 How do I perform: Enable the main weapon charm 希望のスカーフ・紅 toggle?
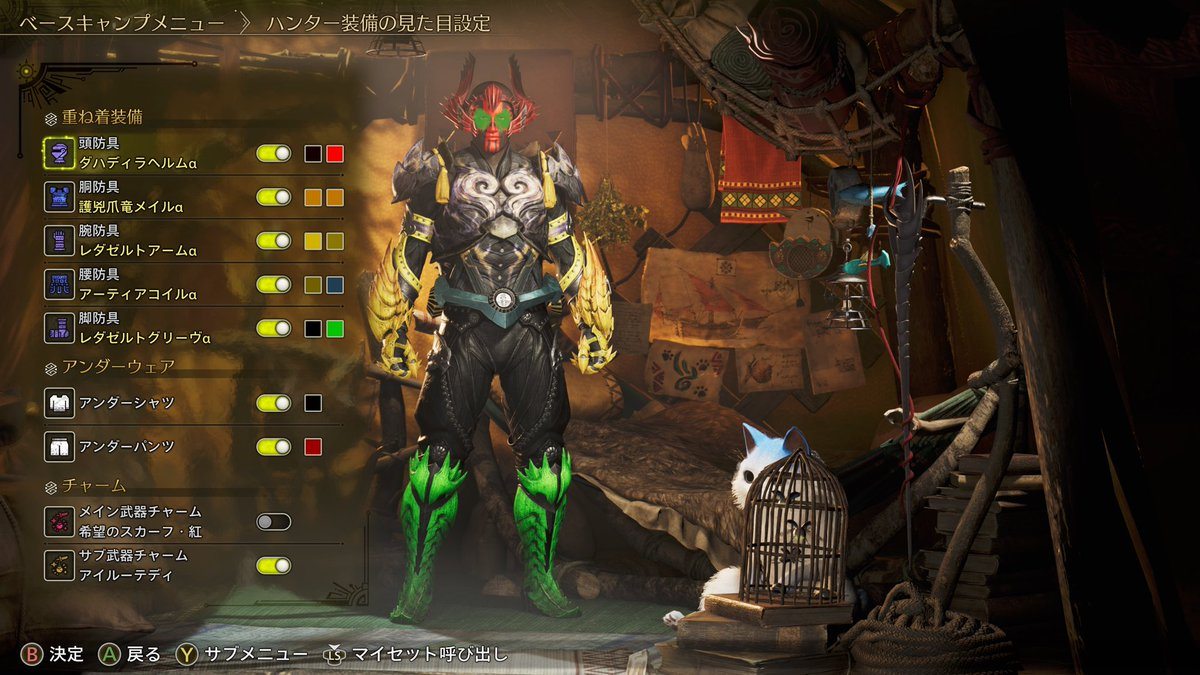point(273,521)
